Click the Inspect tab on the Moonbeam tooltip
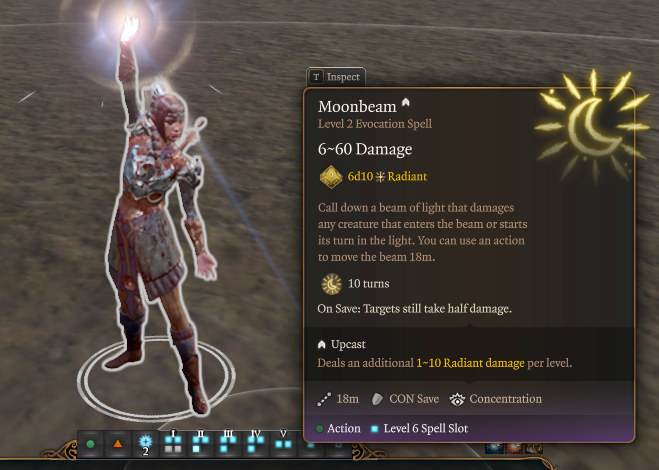 [336, 76]
